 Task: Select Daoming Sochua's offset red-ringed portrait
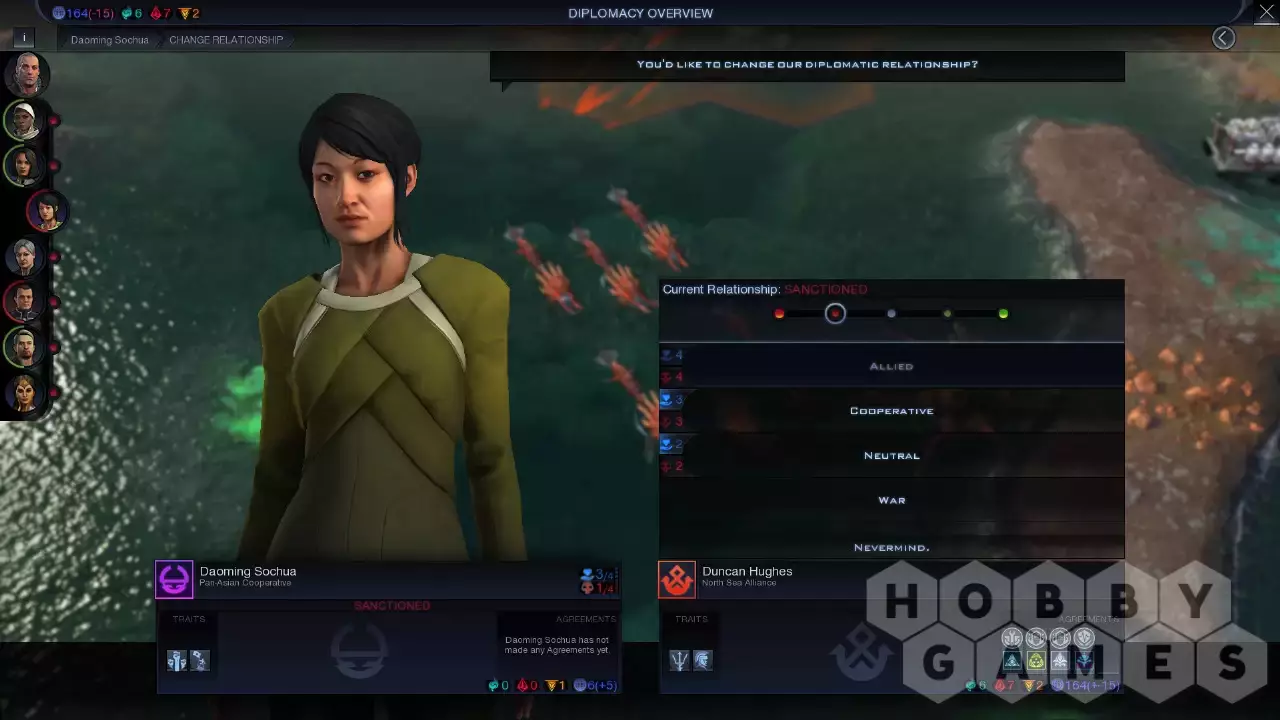(x=46, y=211)
